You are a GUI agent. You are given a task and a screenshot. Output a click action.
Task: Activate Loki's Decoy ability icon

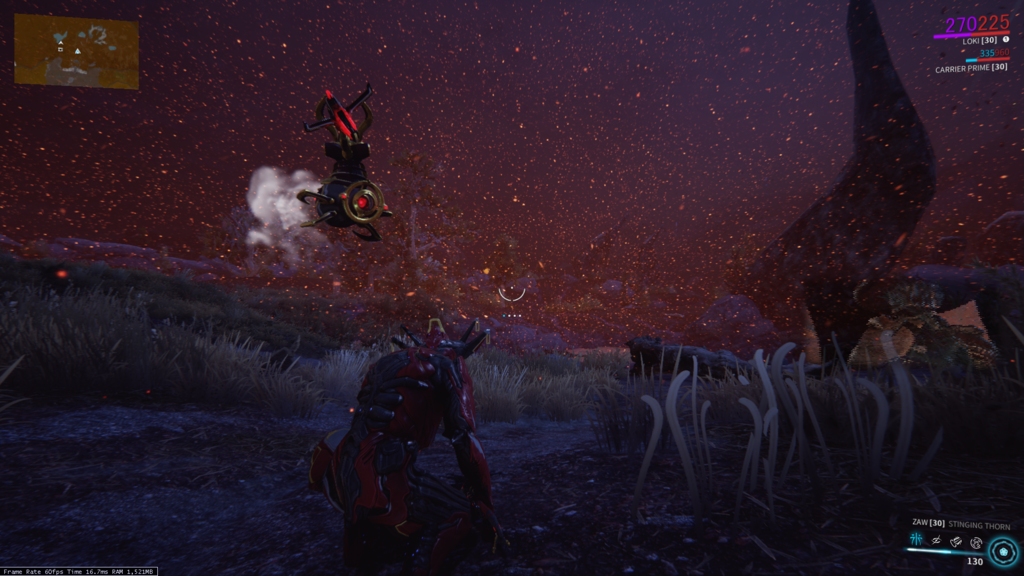[916, 541]
